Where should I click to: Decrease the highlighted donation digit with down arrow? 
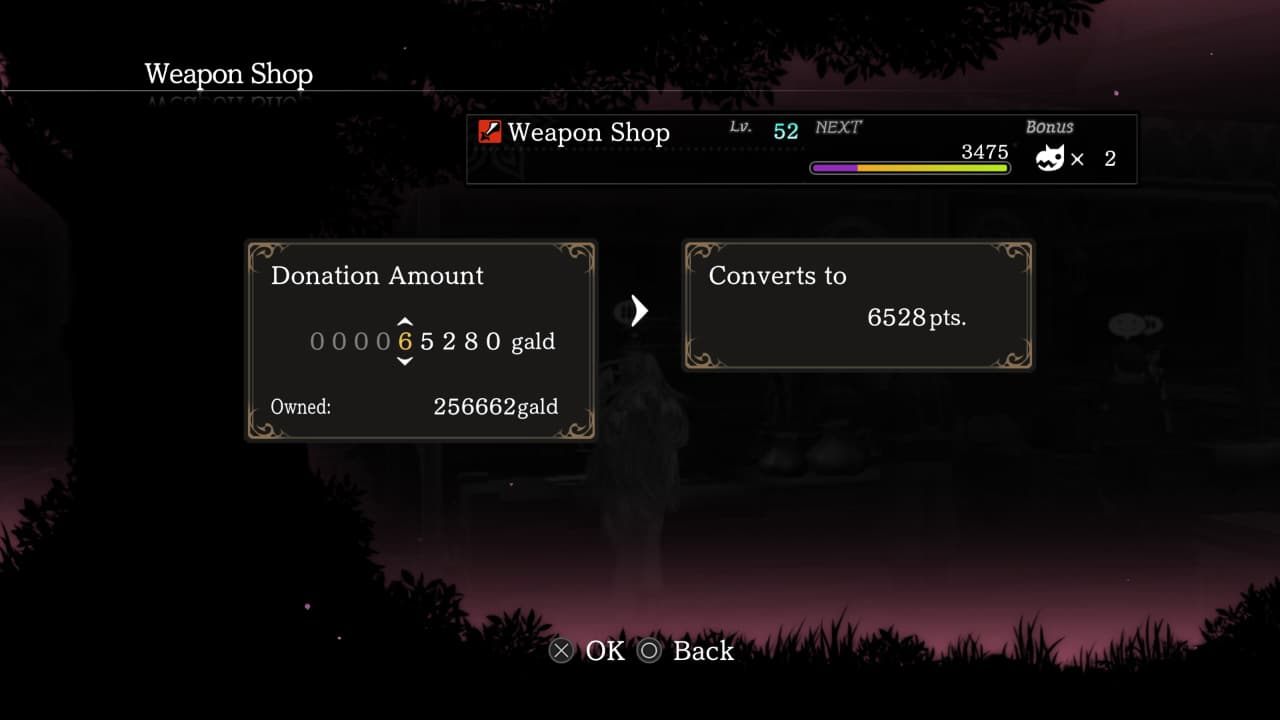(405, 361)
